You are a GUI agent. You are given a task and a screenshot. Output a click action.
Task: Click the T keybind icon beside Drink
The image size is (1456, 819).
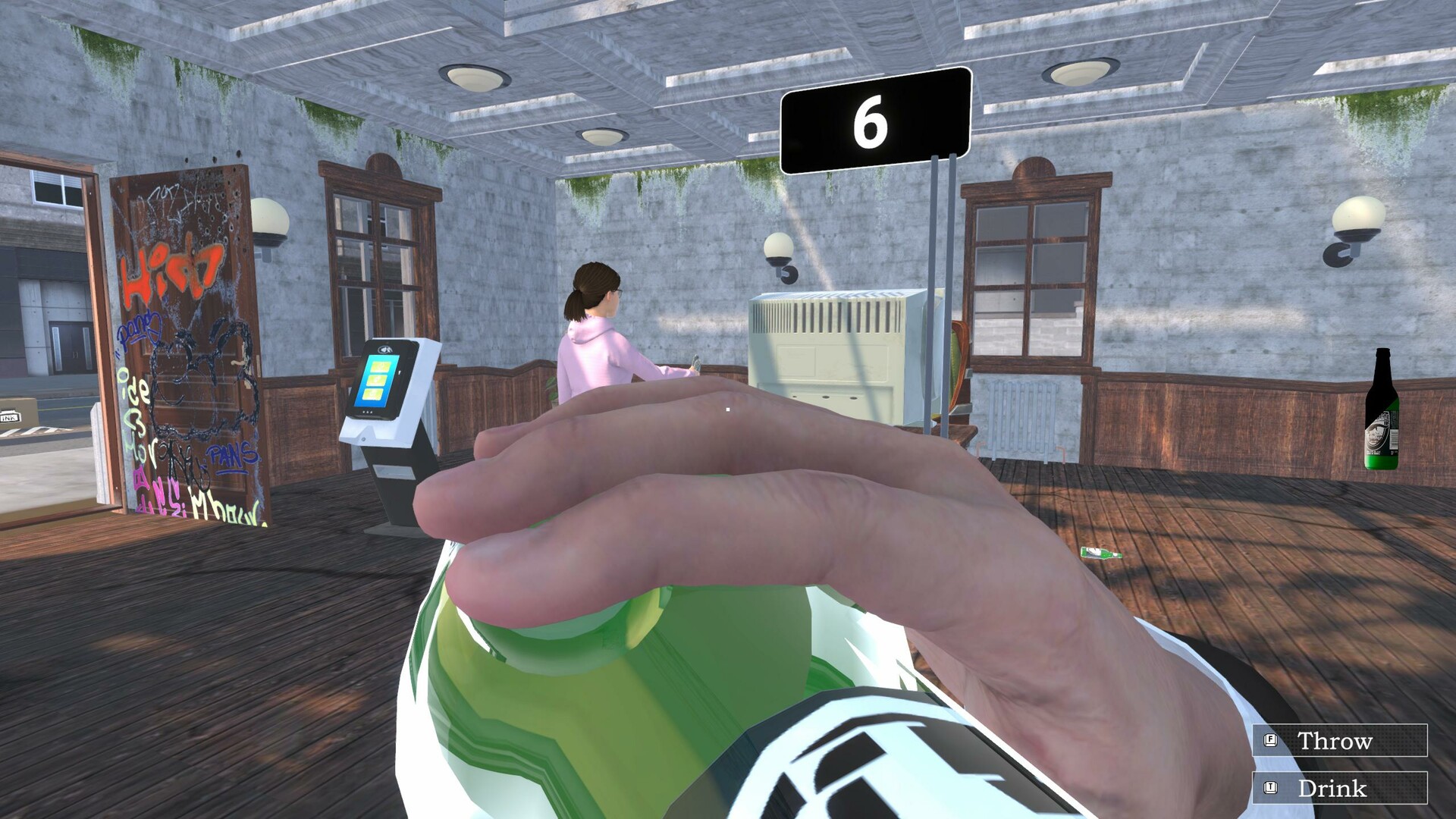pos(1269,788)
